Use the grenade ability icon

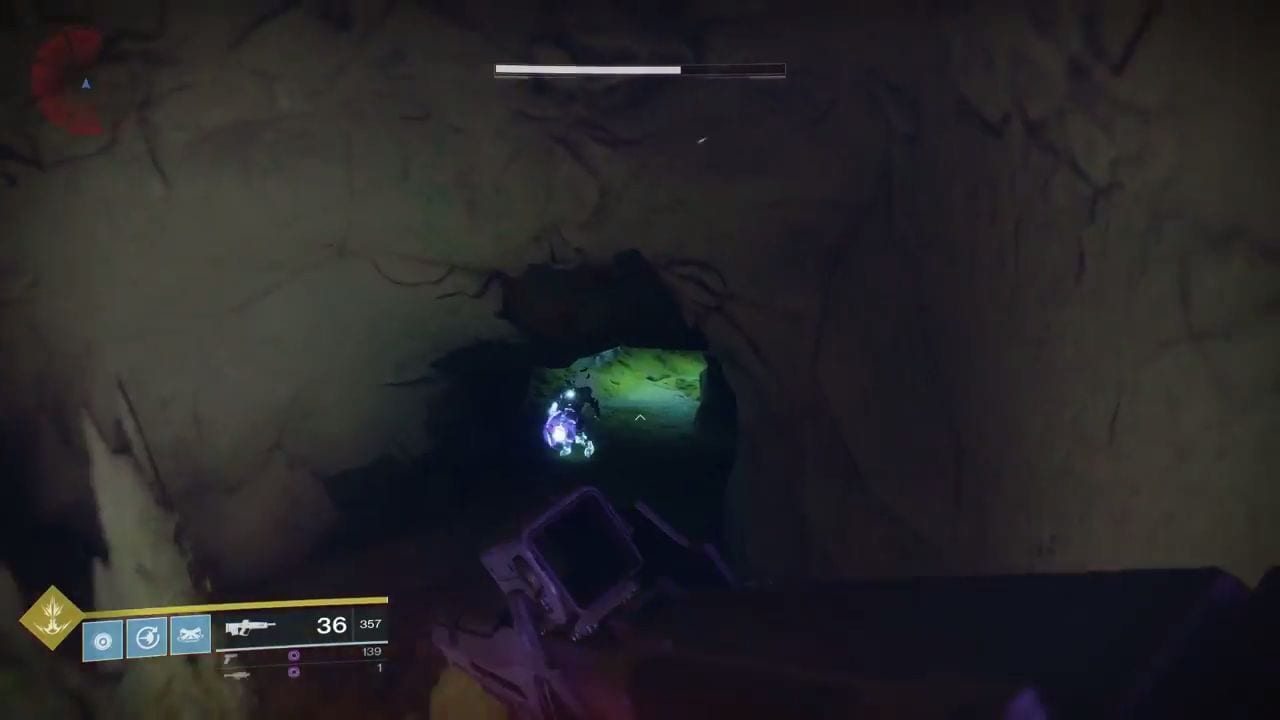(103, 638)
